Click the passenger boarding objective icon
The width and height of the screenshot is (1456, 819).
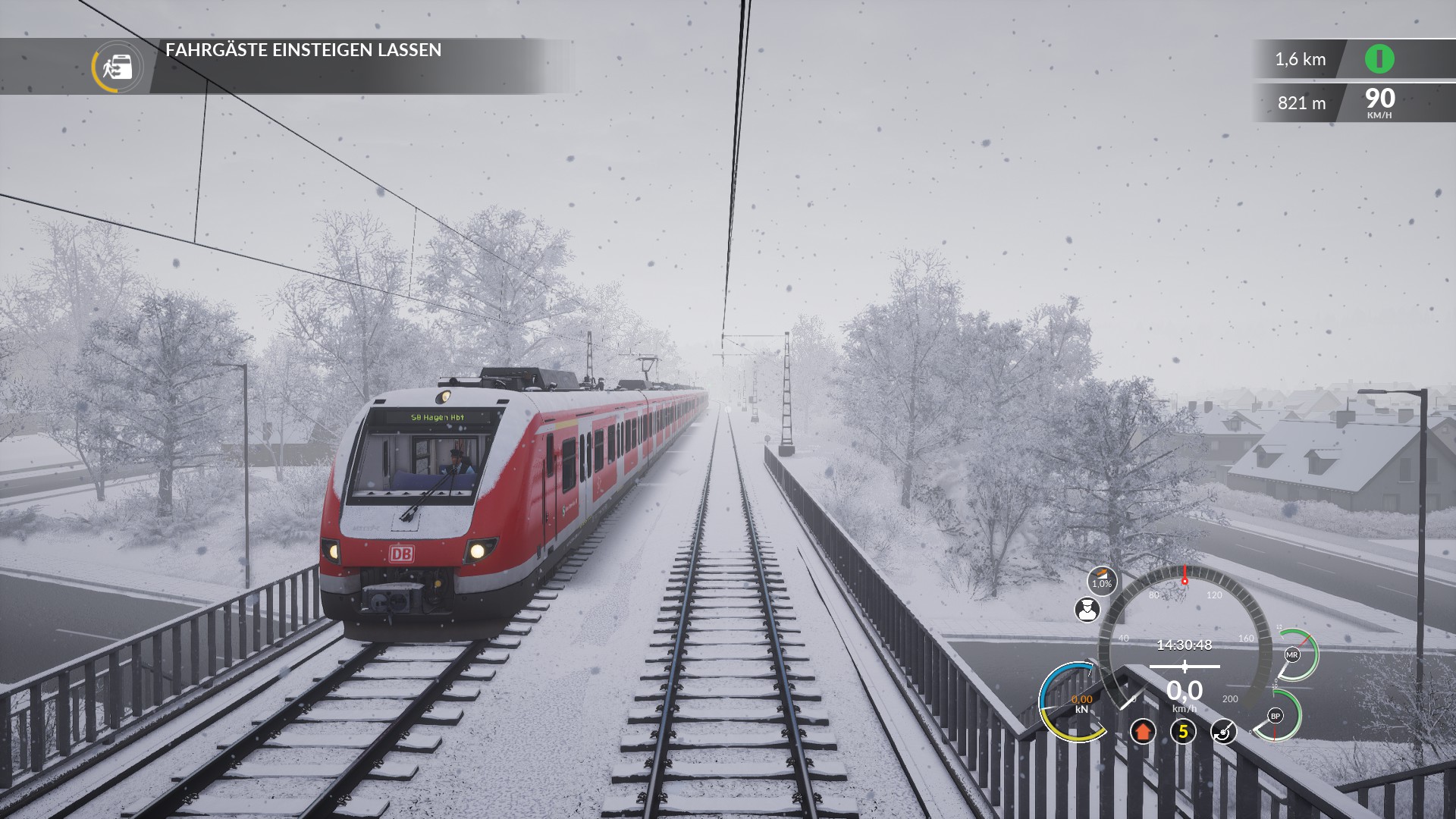tap(118, 67)
